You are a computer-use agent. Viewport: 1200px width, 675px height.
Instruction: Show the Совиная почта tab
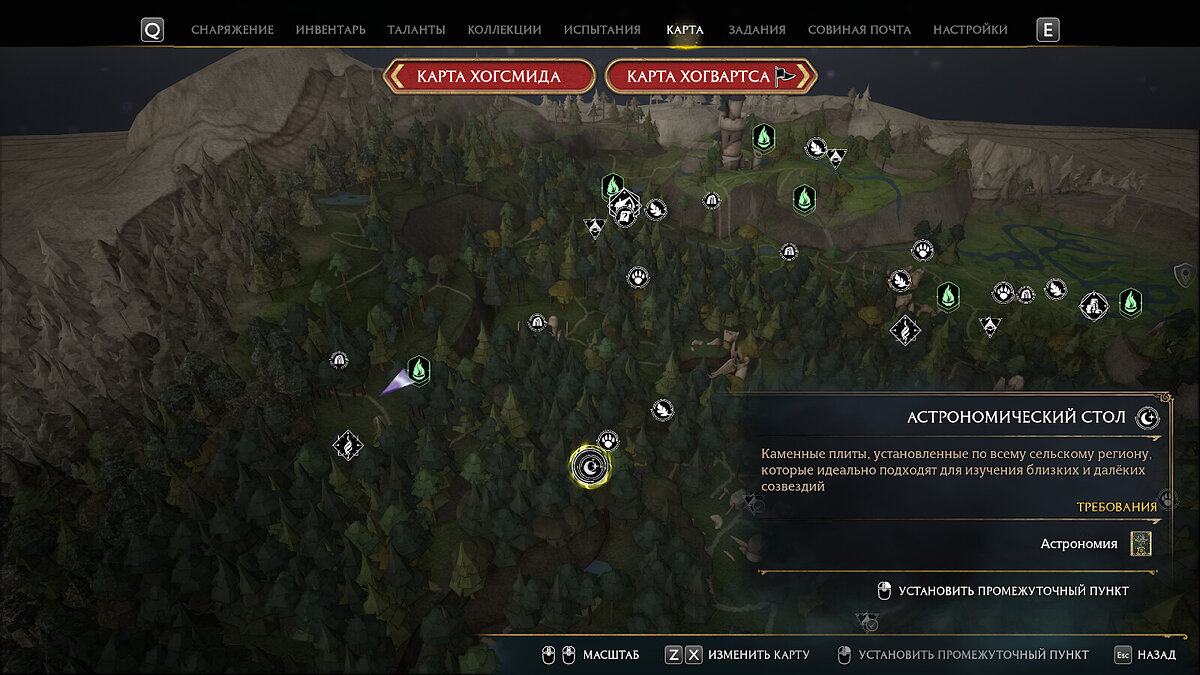859,30
